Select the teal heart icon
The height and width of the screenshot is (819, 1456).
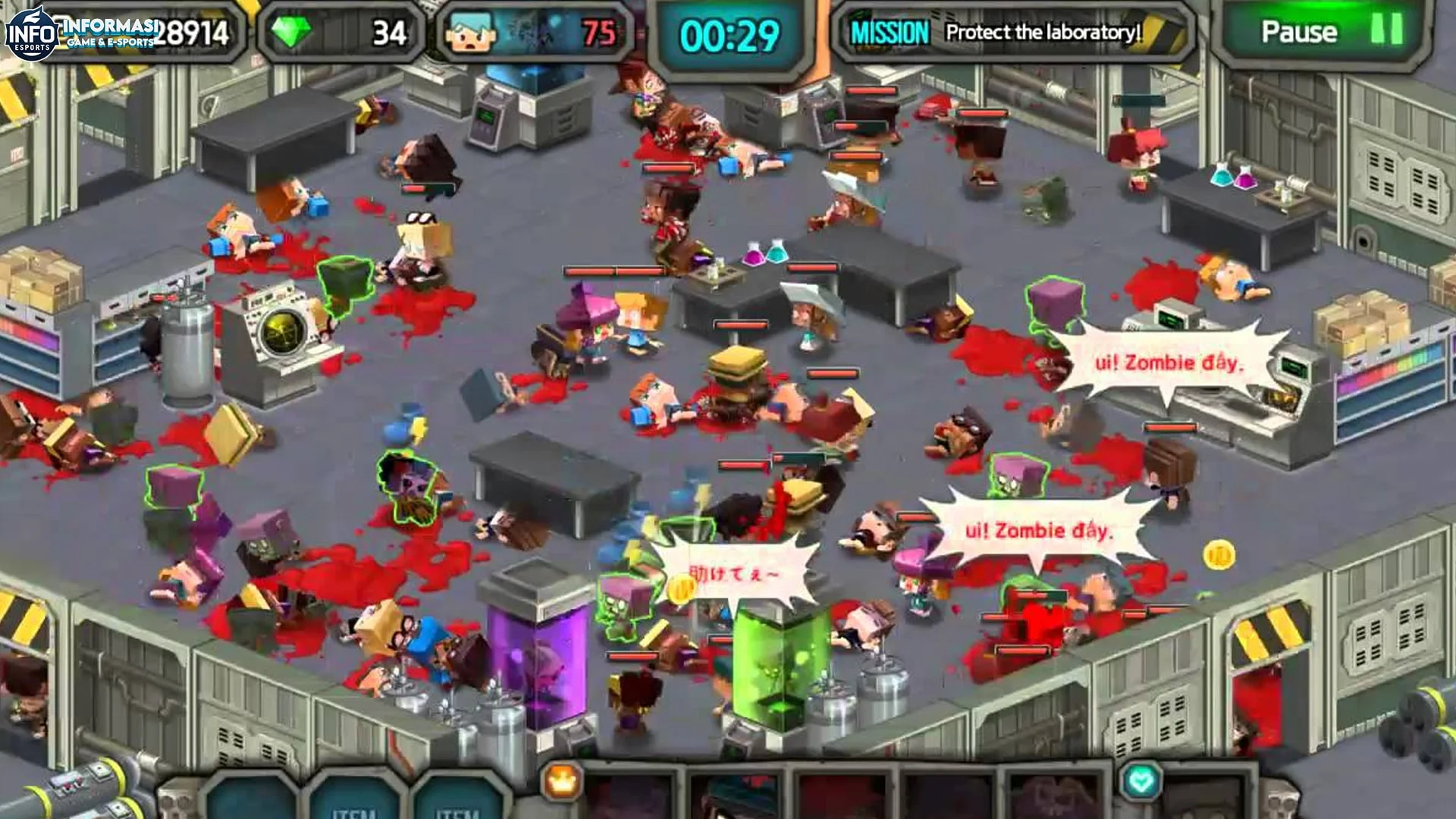[1141, 780]
